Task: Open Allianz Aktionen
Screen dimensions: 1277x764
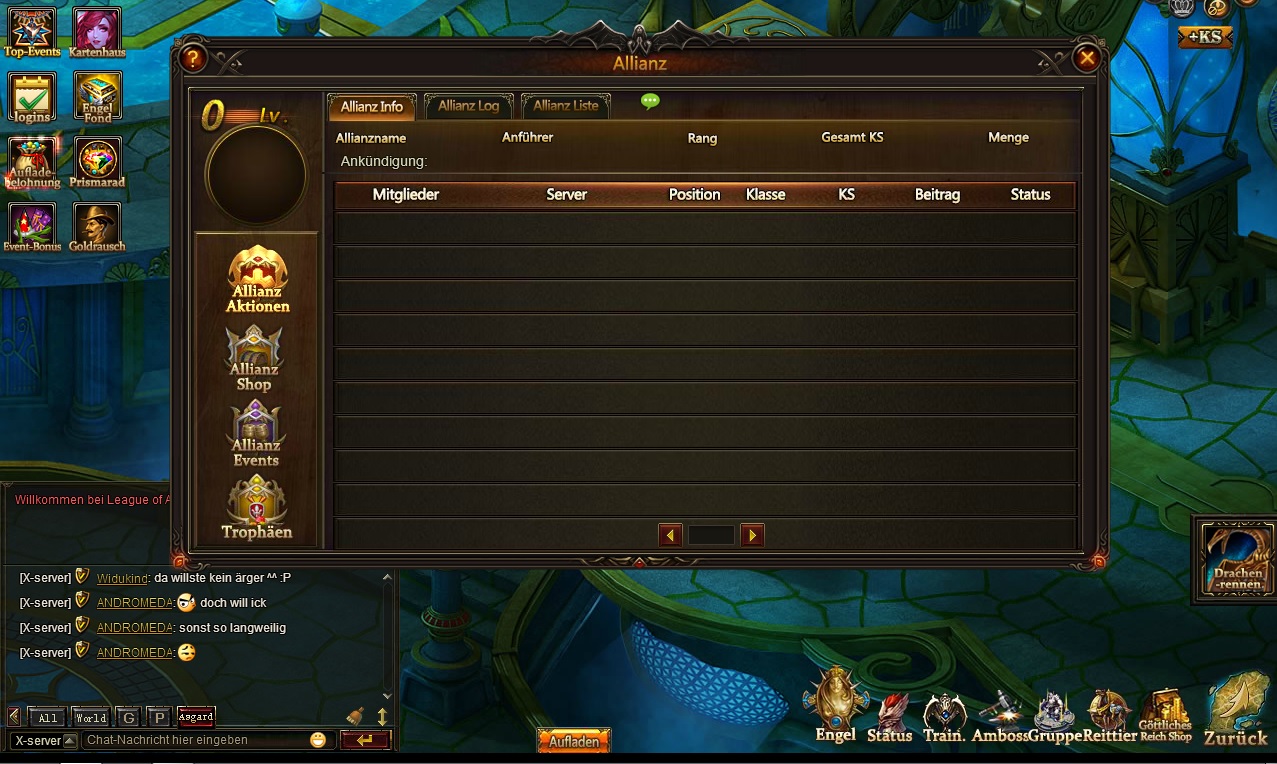Action: tap(257, 279)
